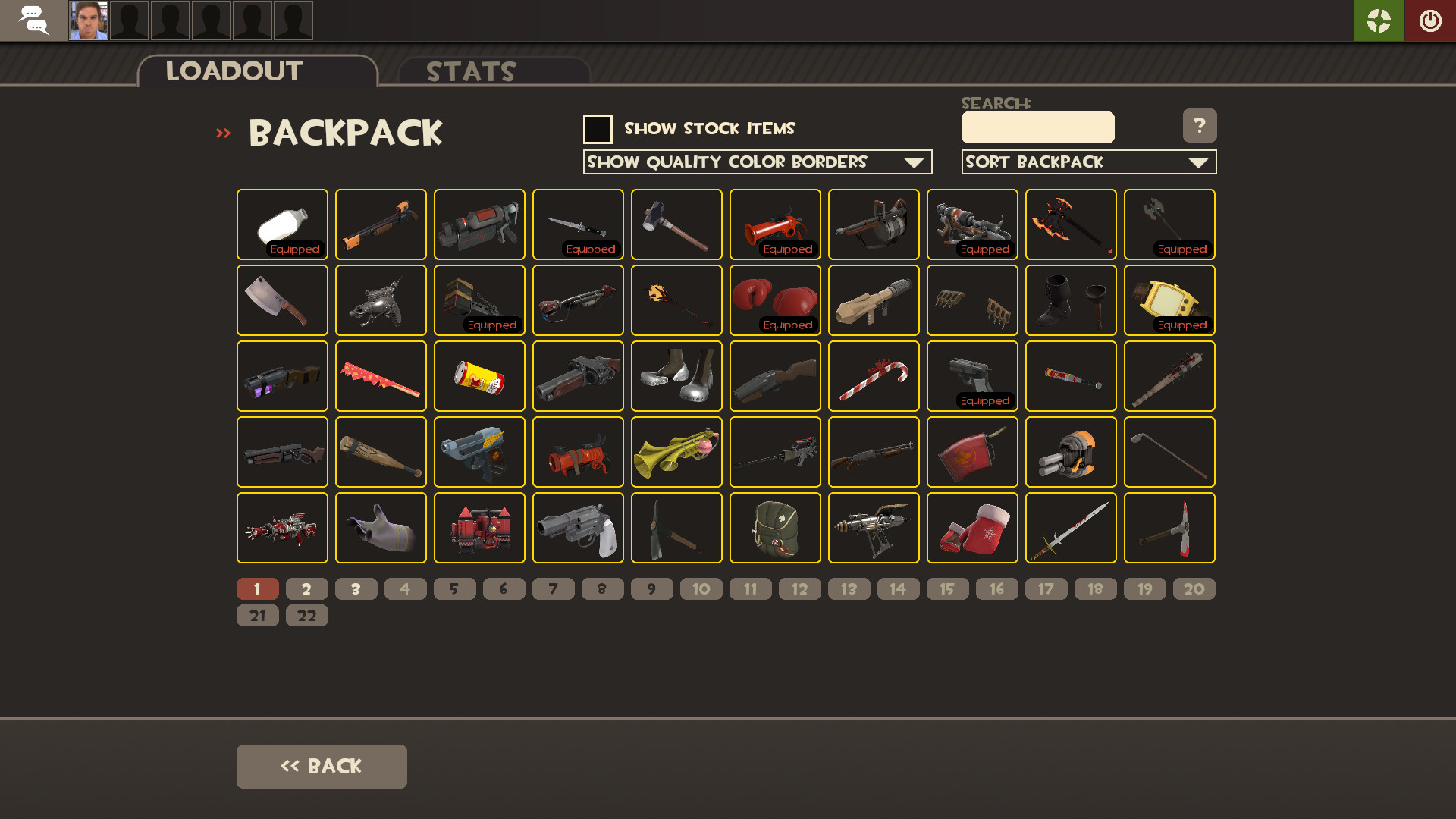Screen dimensions: 1456x819
Task: Click the Christmas stocking item
Action: (972, 528)
